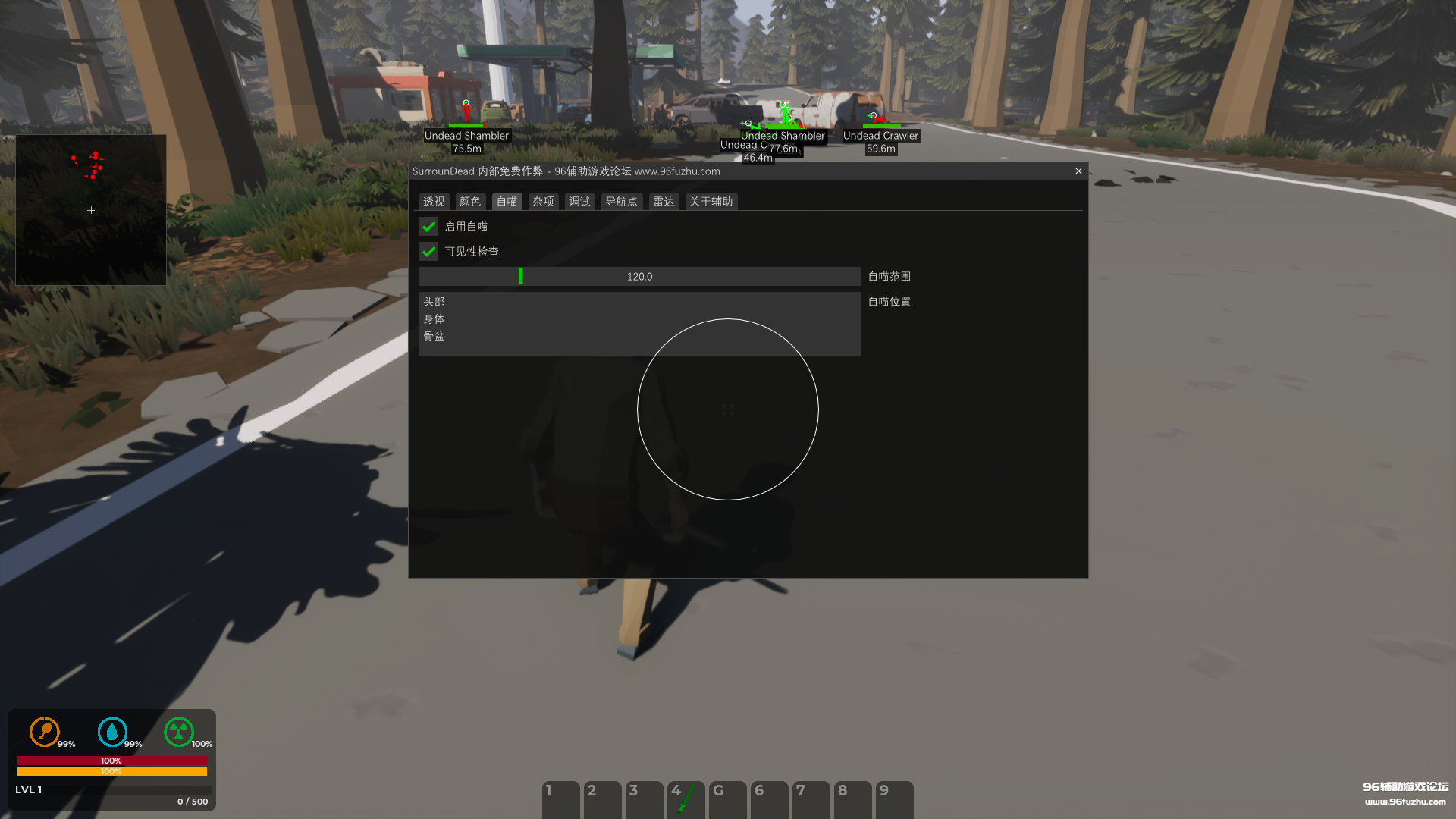Click the water droplet status icon
Viewport: 1456px width, 819px height.
click(112, 733)
